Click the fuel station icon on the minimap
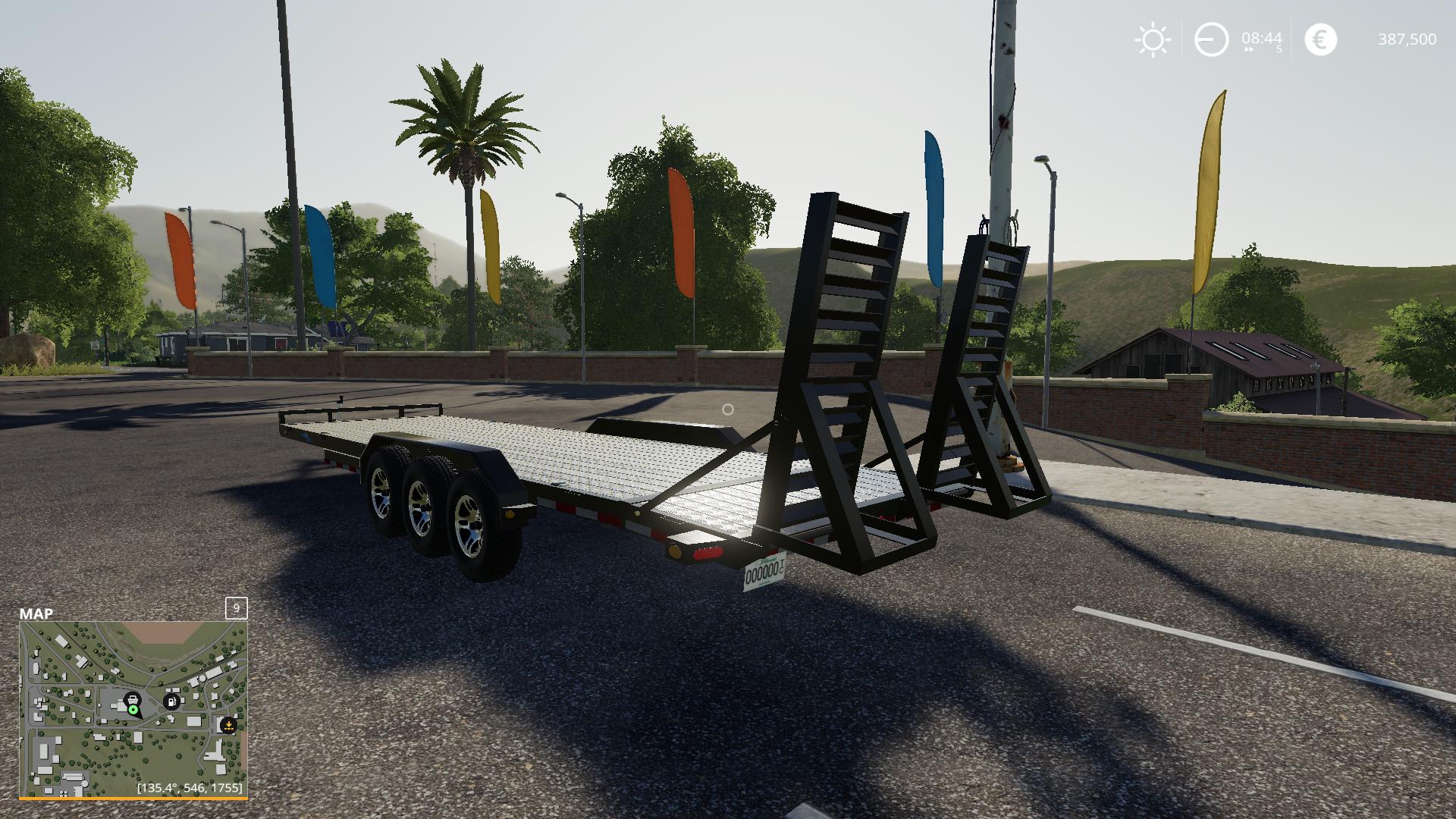Screen dimensions: 1456x819 (171, 701)
